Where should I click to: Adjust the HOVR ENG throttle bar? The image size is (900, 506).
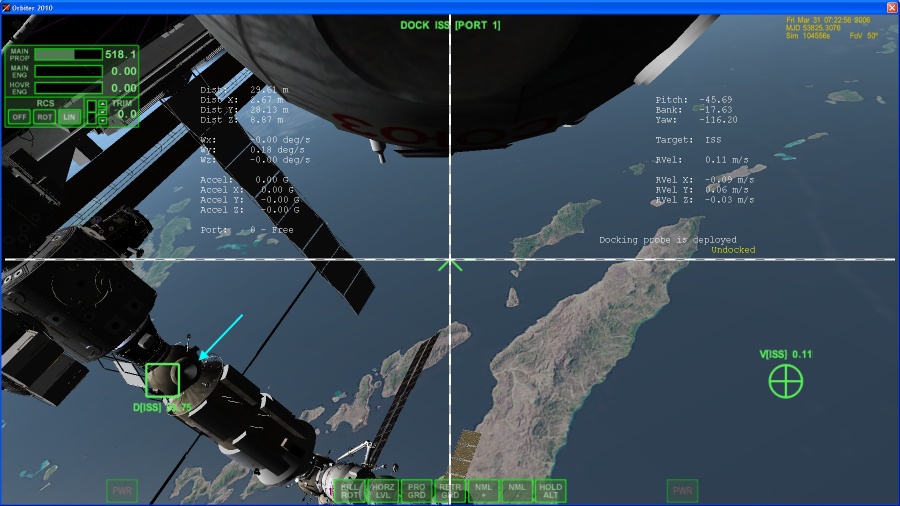(68, 88)
